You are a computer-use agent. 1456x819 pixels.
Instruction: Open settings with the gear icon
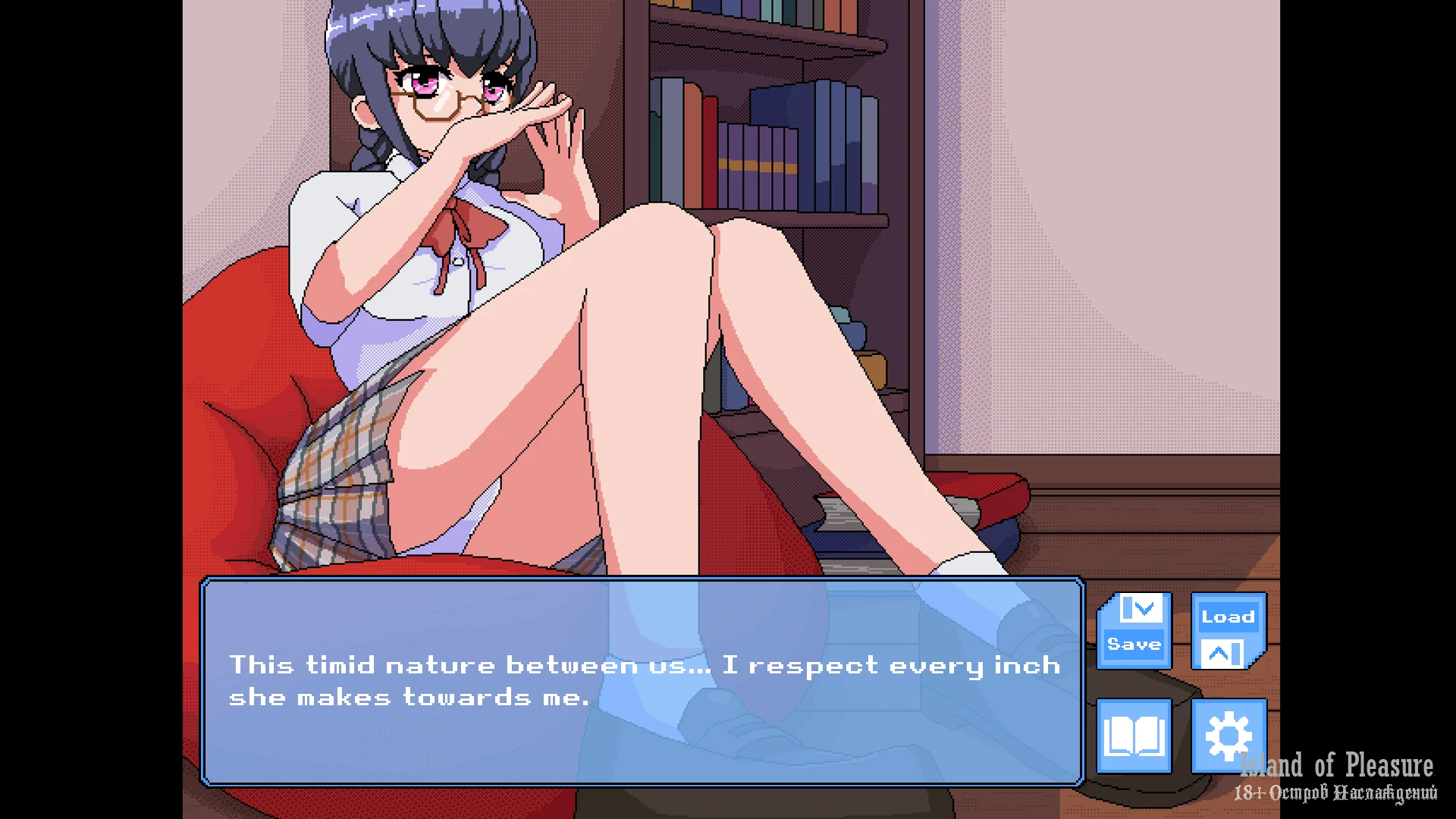[x=1228, y=736]
